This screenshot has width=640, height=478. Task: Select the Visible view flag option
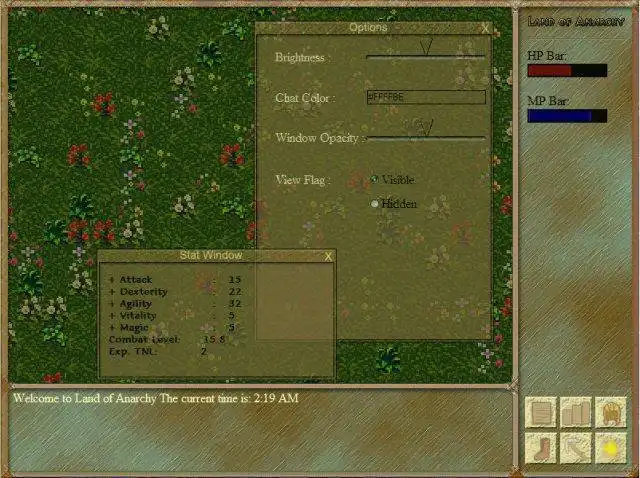click(x=375, y=180)
